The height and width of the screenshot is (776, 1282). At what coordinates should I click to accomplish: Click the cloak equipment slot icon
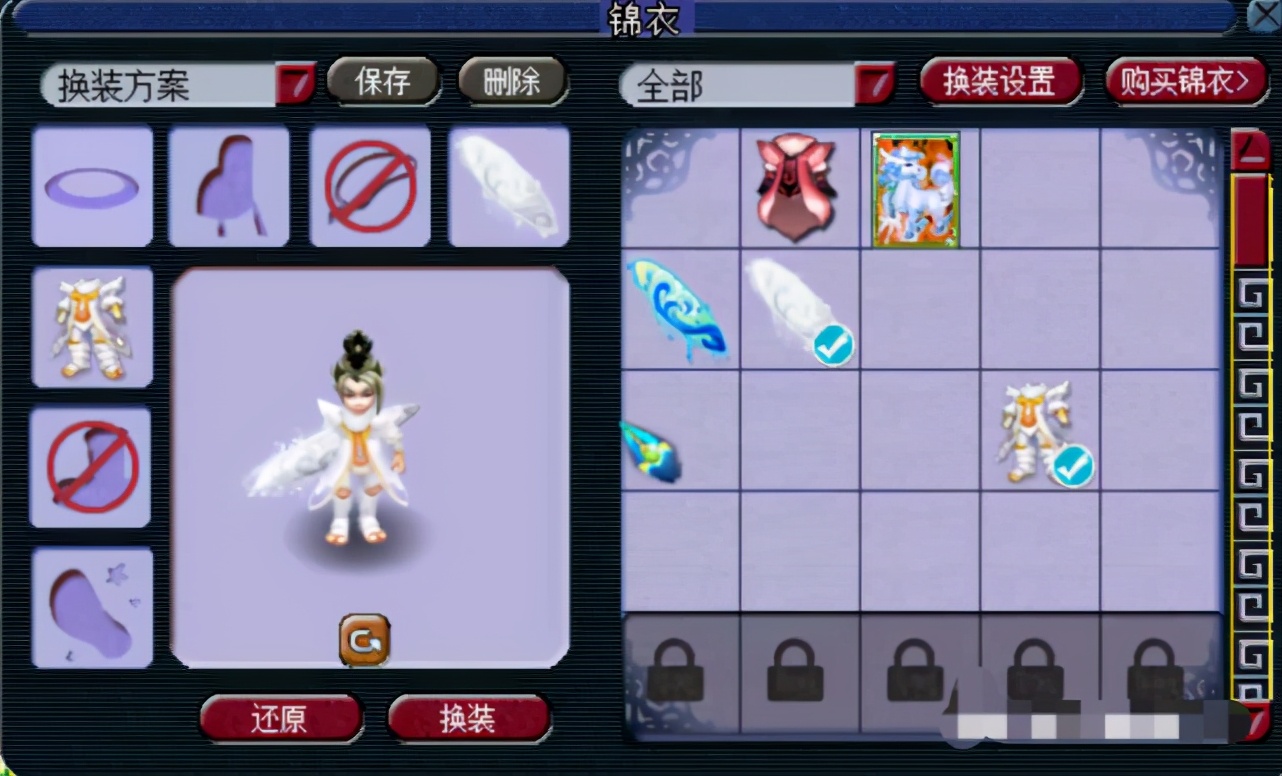point(229,187)
